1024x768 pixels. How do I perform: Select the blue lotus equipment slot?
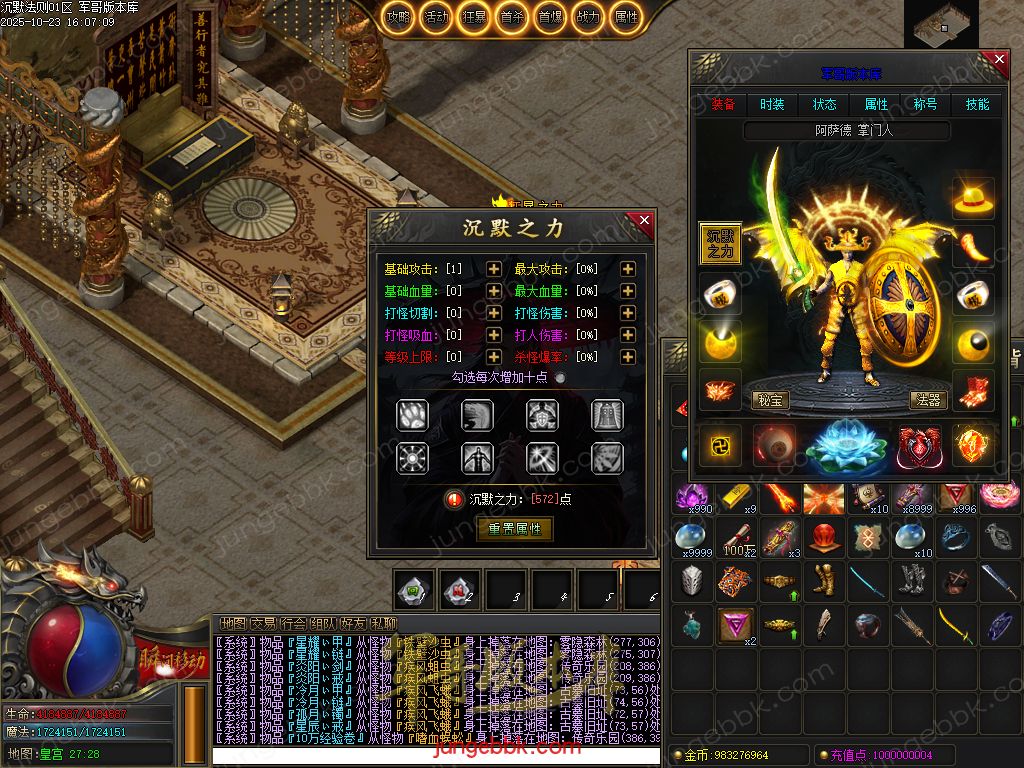coord(846,445)
